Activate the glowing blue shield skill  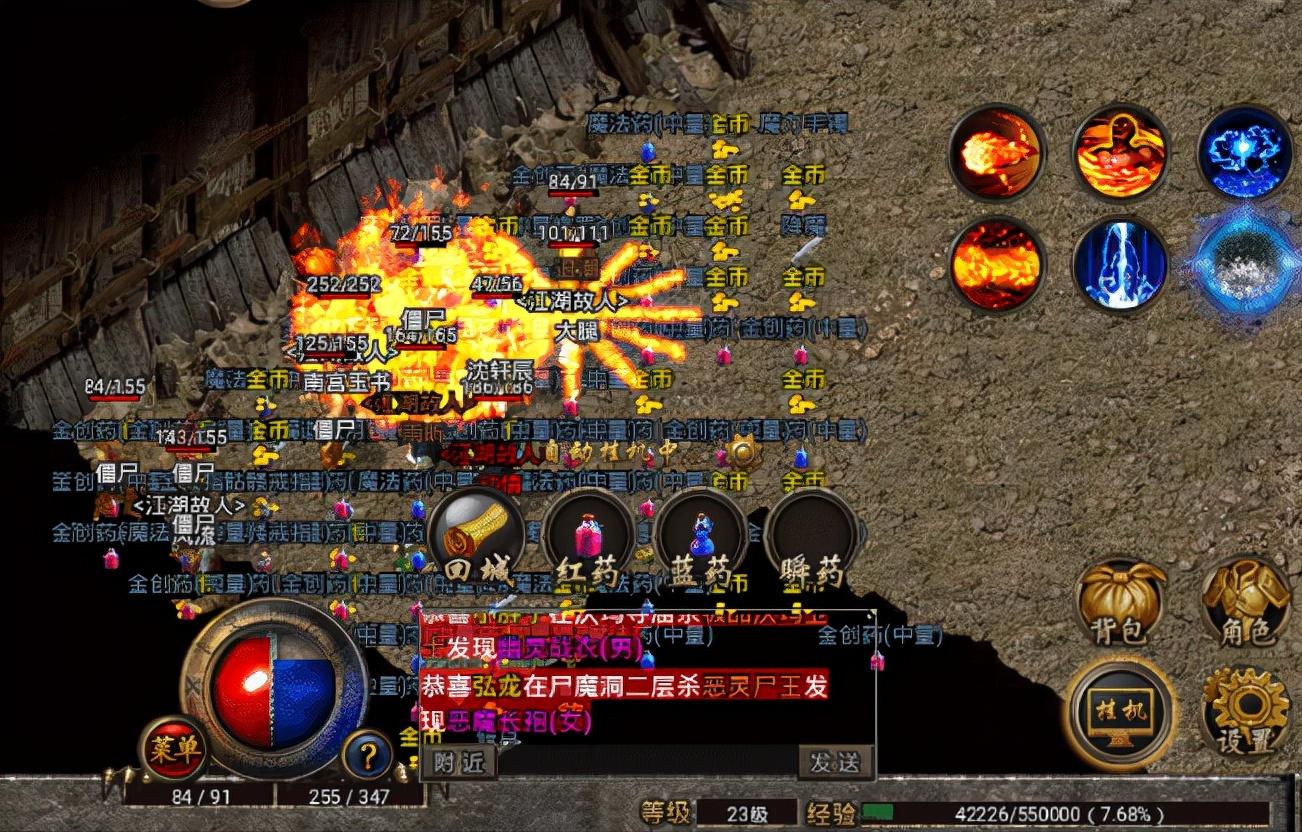pos(1245,266)
